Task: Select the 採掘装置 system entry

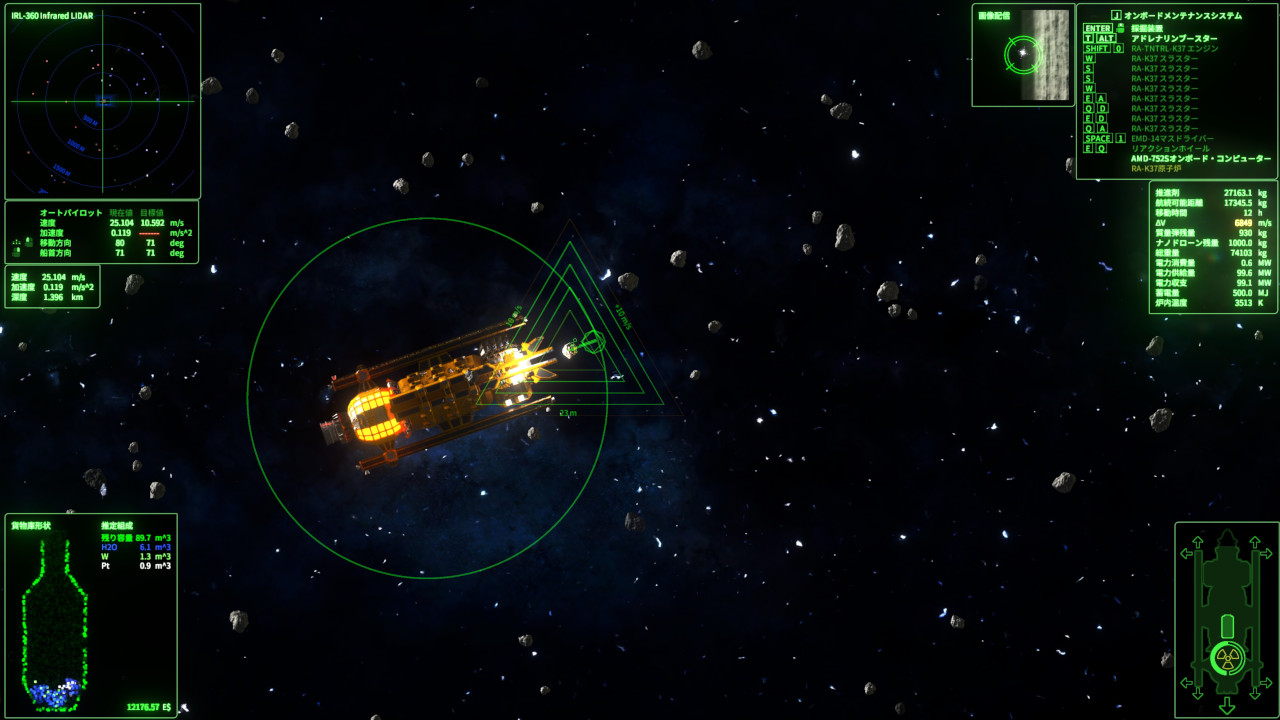Action: tap(1146, 28)
